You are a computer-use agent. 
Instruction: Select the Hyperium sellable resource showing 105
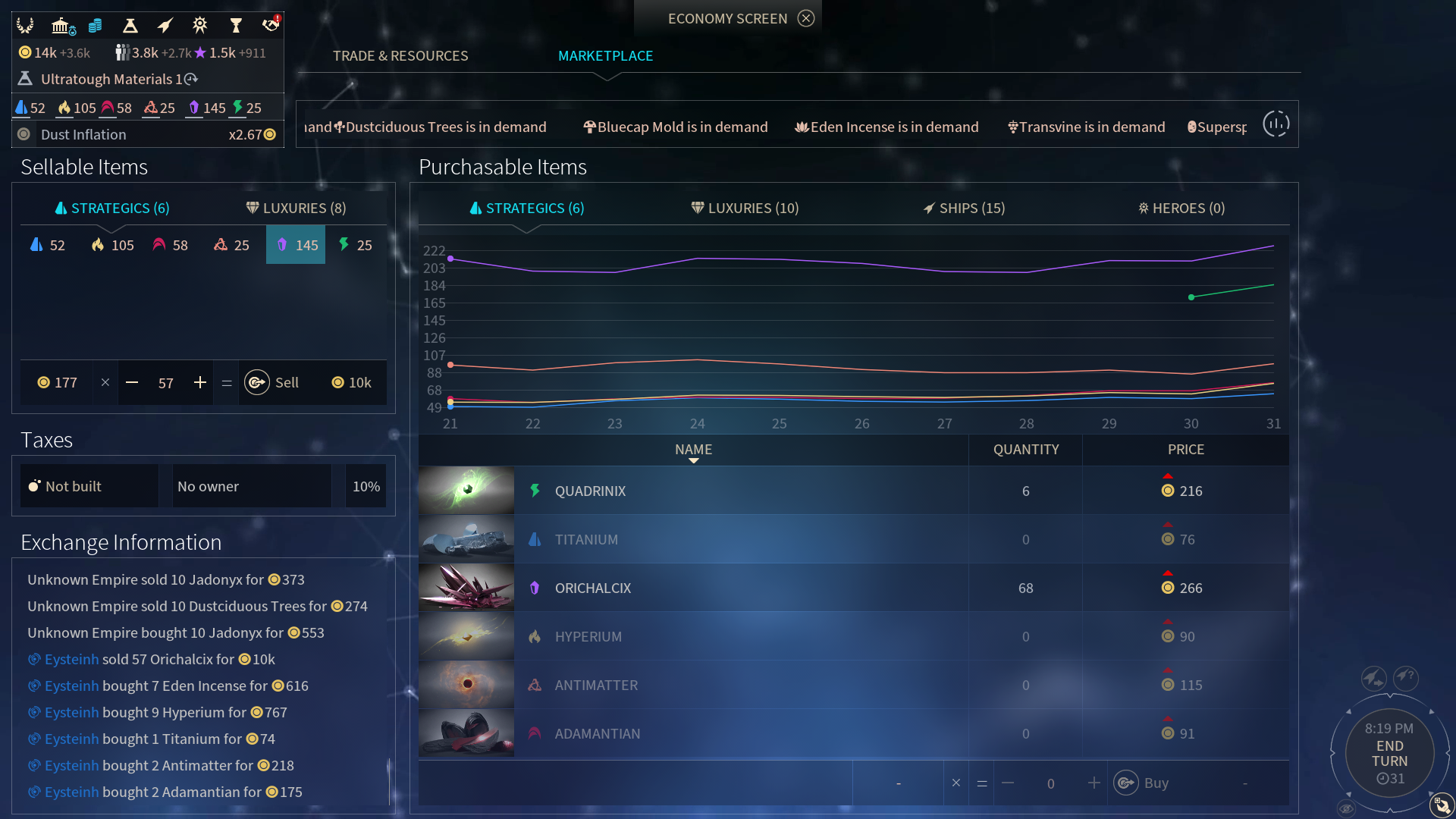pos(112,245)
